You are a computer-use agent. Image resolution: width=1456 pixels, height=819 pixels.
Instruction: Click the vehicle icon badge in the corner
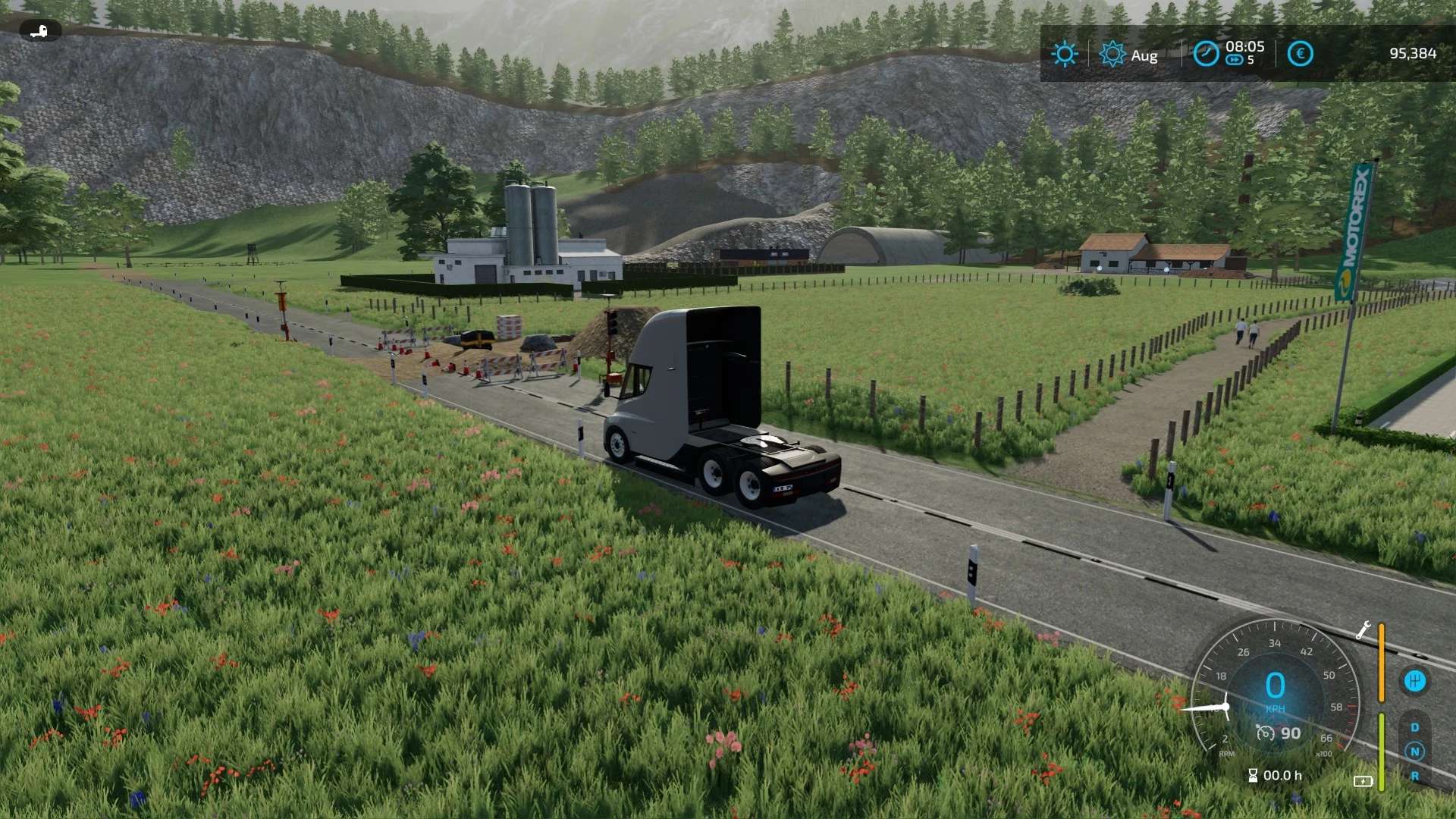coord(39,31)
